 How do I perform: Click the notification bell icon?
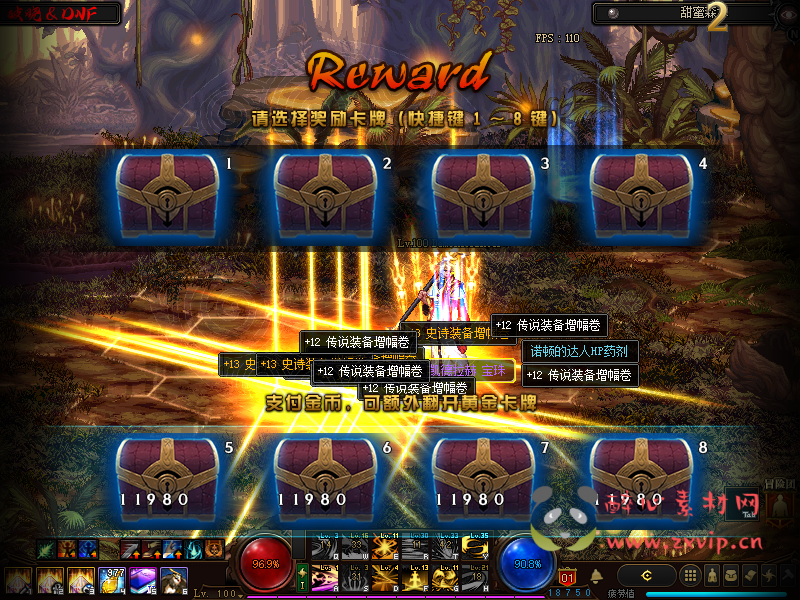tap(596, 576)
